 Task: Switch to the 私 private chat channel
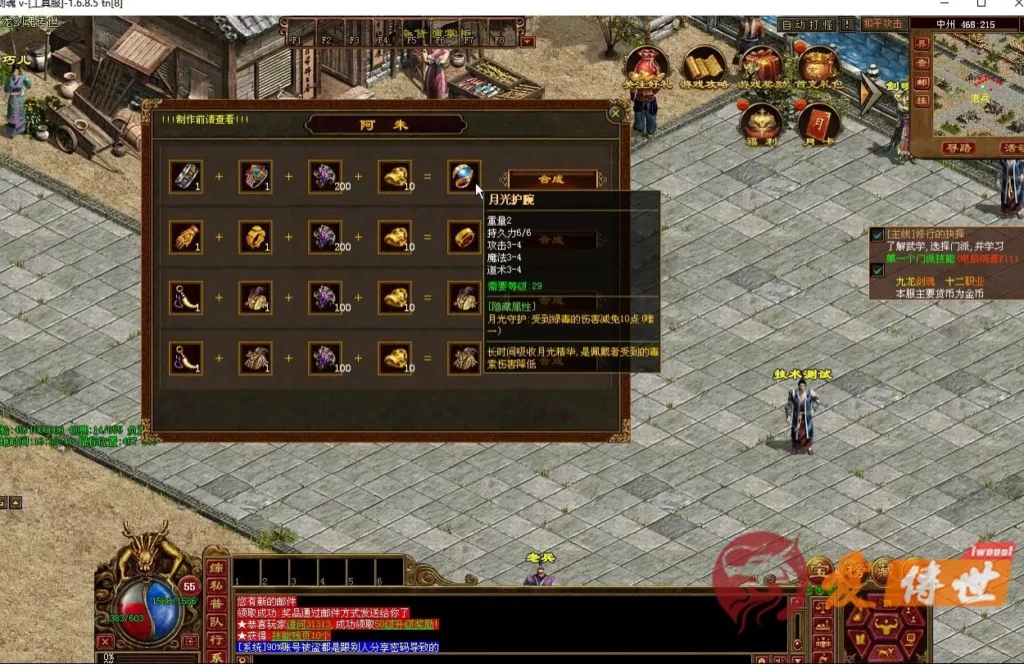tap(215, 586)
